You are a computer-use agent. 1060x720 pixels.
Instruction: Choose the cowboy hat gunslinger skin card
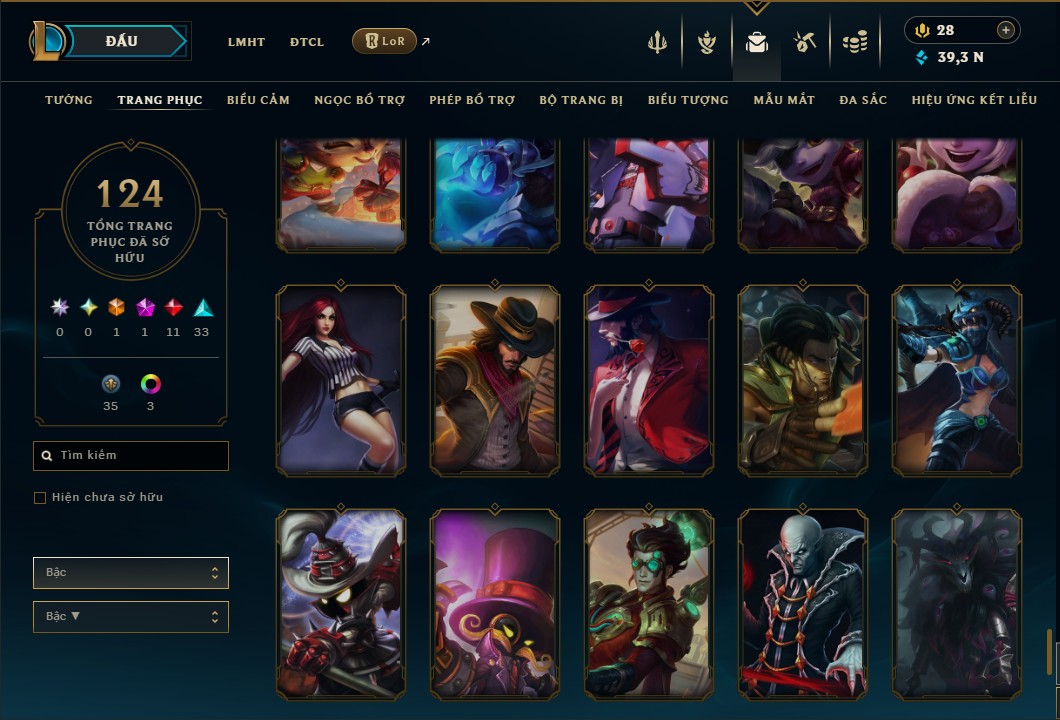point(495,380)
